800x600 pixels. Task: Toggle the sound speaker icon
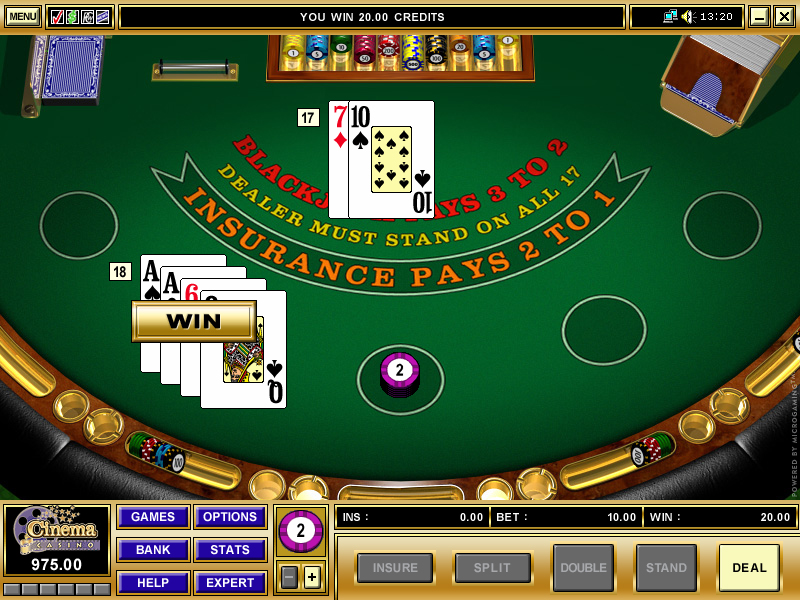[687, 16]
